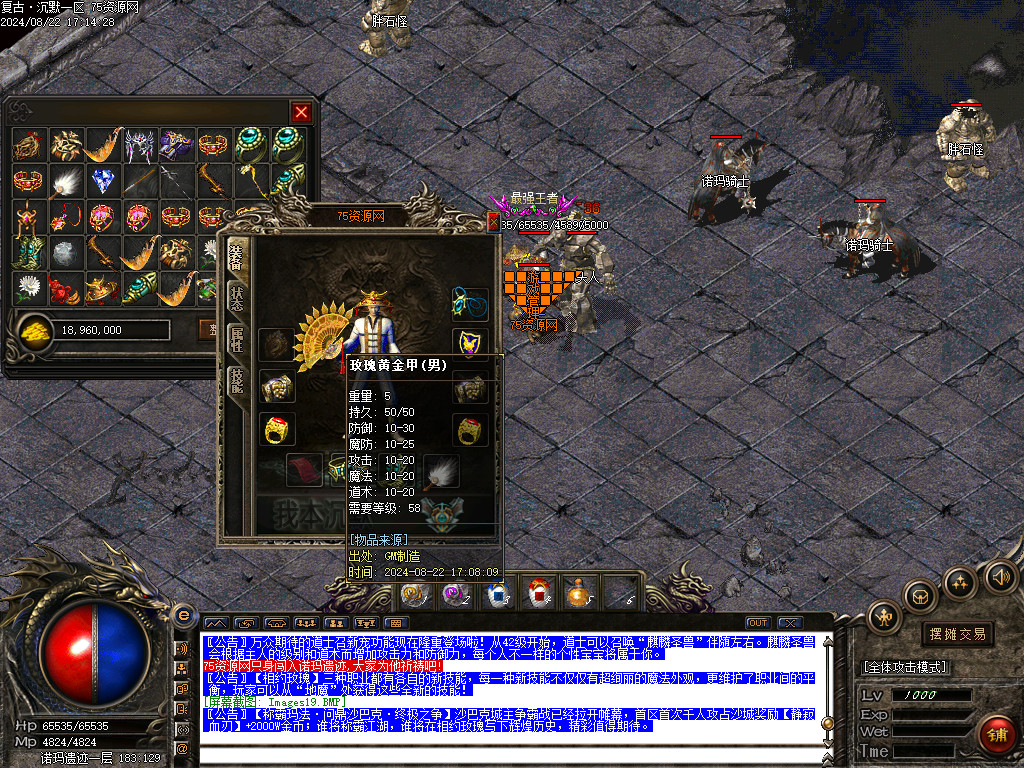Open the red 铺 shop button
This screenshot has height=768, width=1024.
pos(996,735)
